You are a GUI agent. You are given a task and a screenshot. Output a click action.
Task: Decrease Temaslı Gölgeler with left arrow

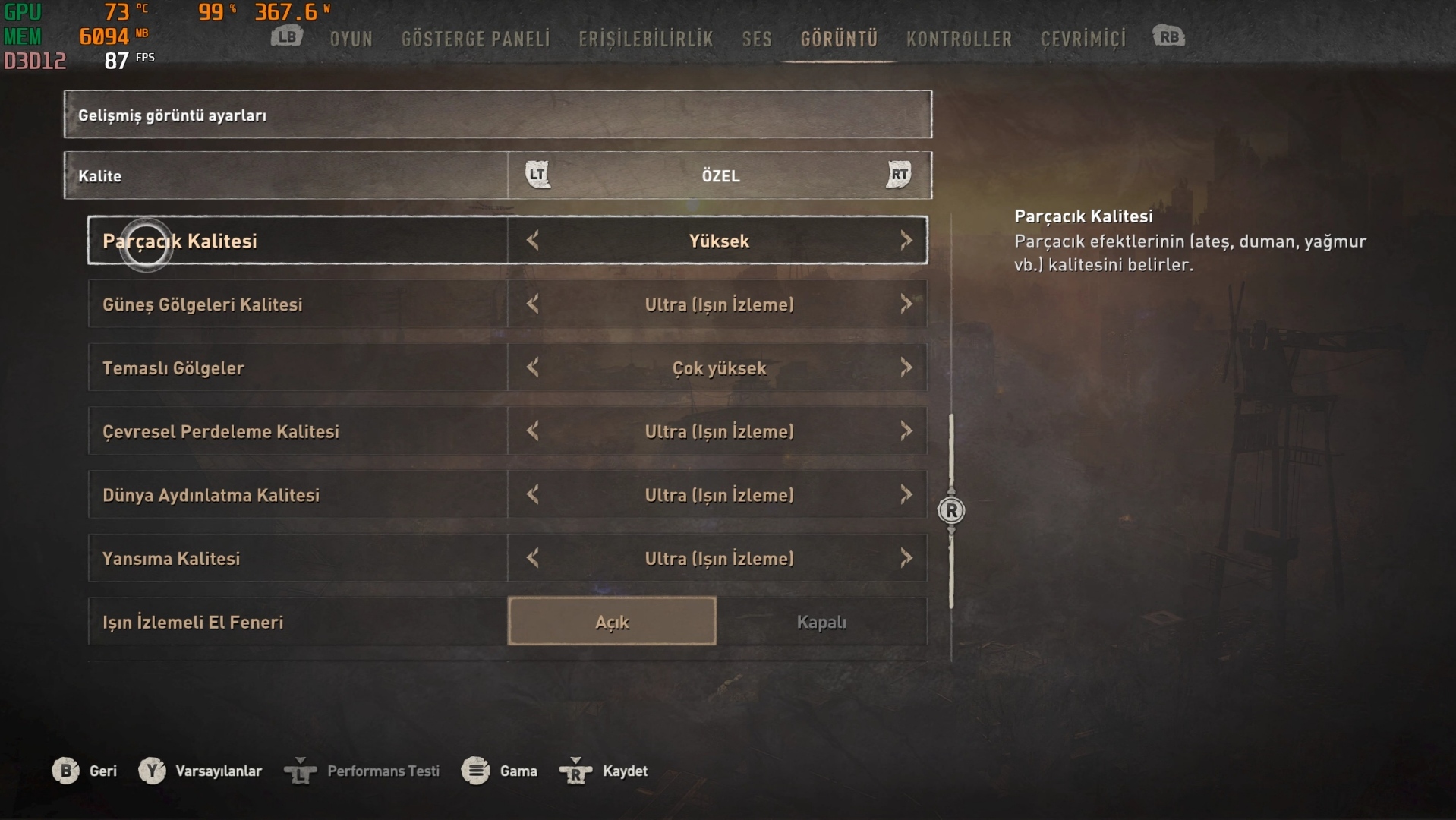click(533, 368)
